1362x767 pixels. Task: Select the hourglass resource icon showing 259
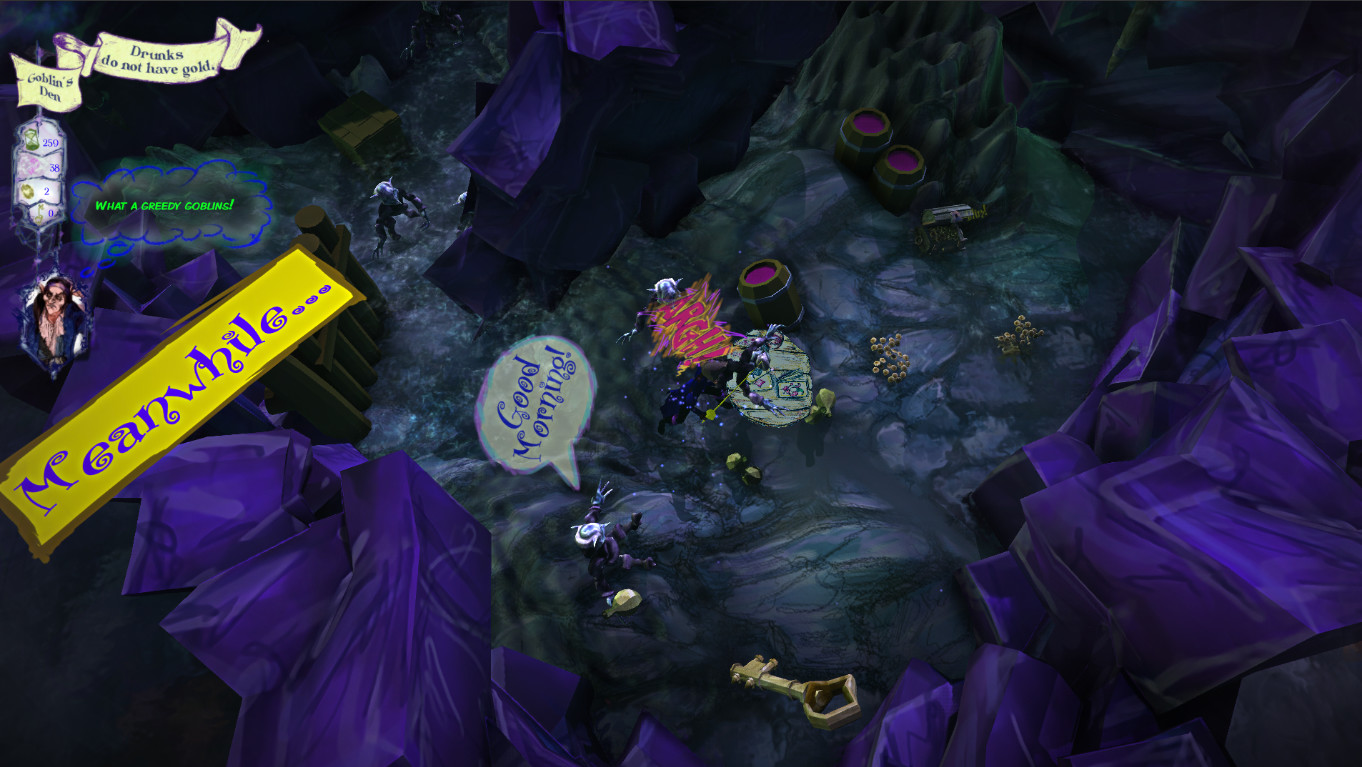coord(31,140)
